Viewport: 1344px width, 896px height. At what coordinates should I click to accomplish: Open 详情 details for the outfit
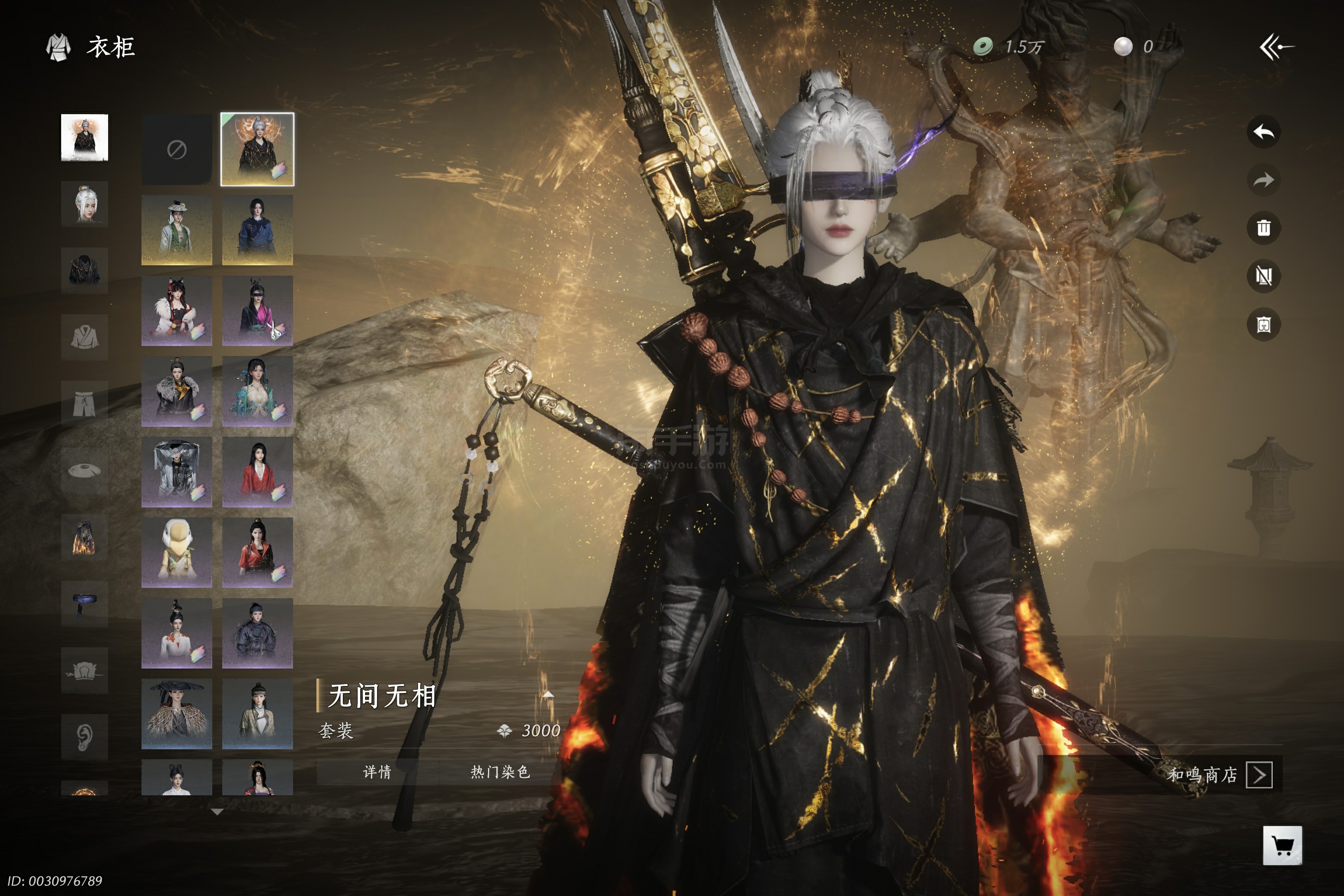coord(377,772)
